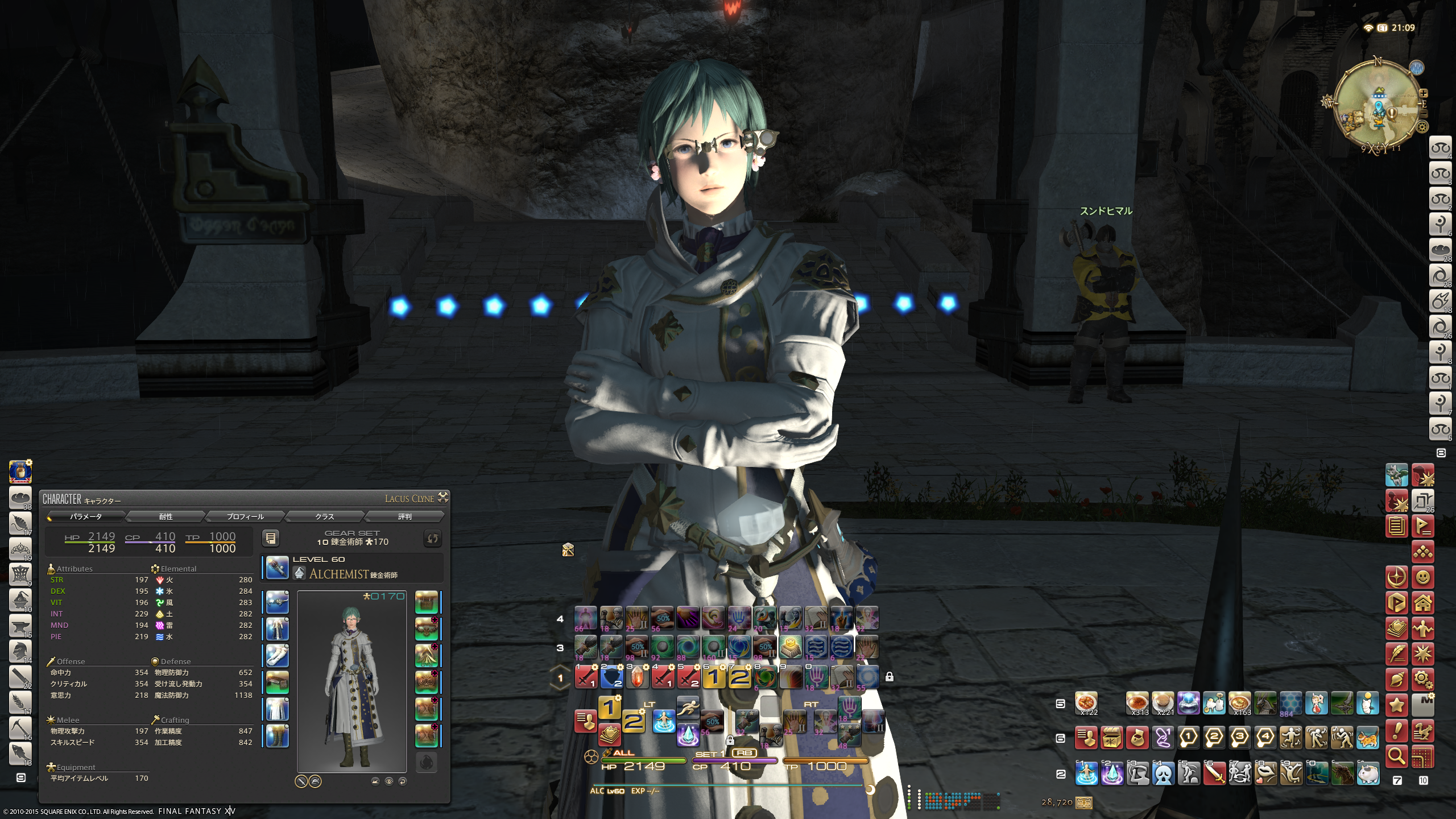Open the プロフィール tab
Screen dimensions: 1456x819
pos(245,516)
